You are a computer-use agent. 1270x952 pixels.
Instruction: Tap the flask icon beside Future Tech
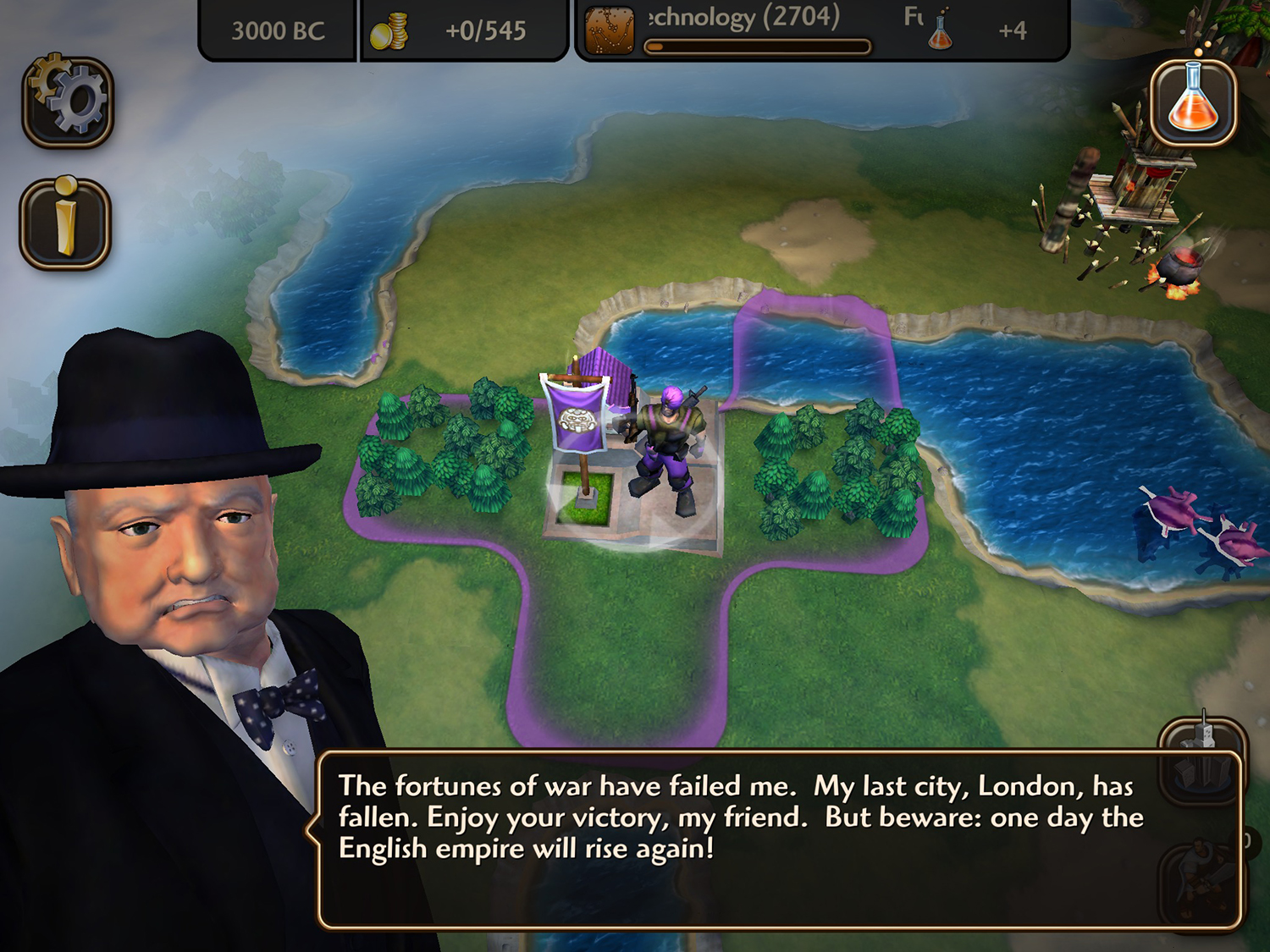(x=942, y=31)
